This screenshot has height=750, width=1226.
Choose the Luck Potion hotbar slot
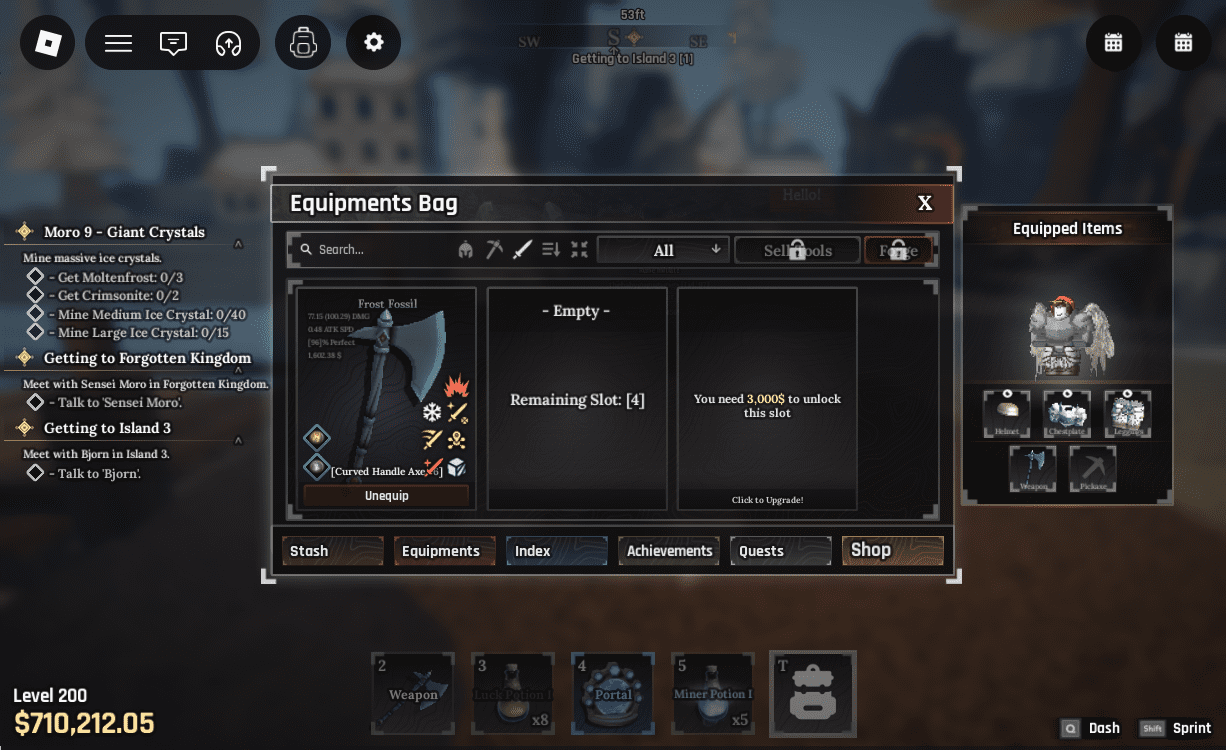point(513,694)
